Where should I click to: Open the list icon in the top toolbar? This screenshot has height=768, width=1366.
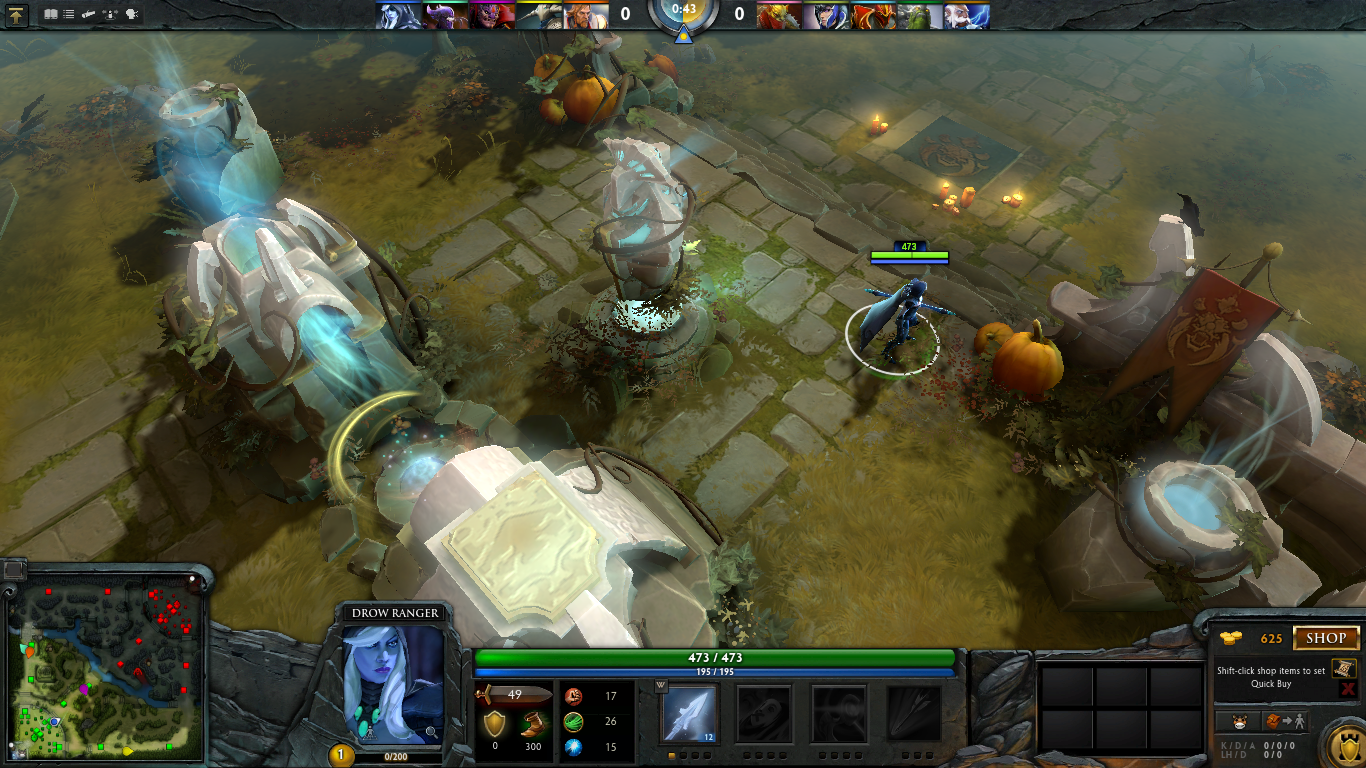point(68,14)
